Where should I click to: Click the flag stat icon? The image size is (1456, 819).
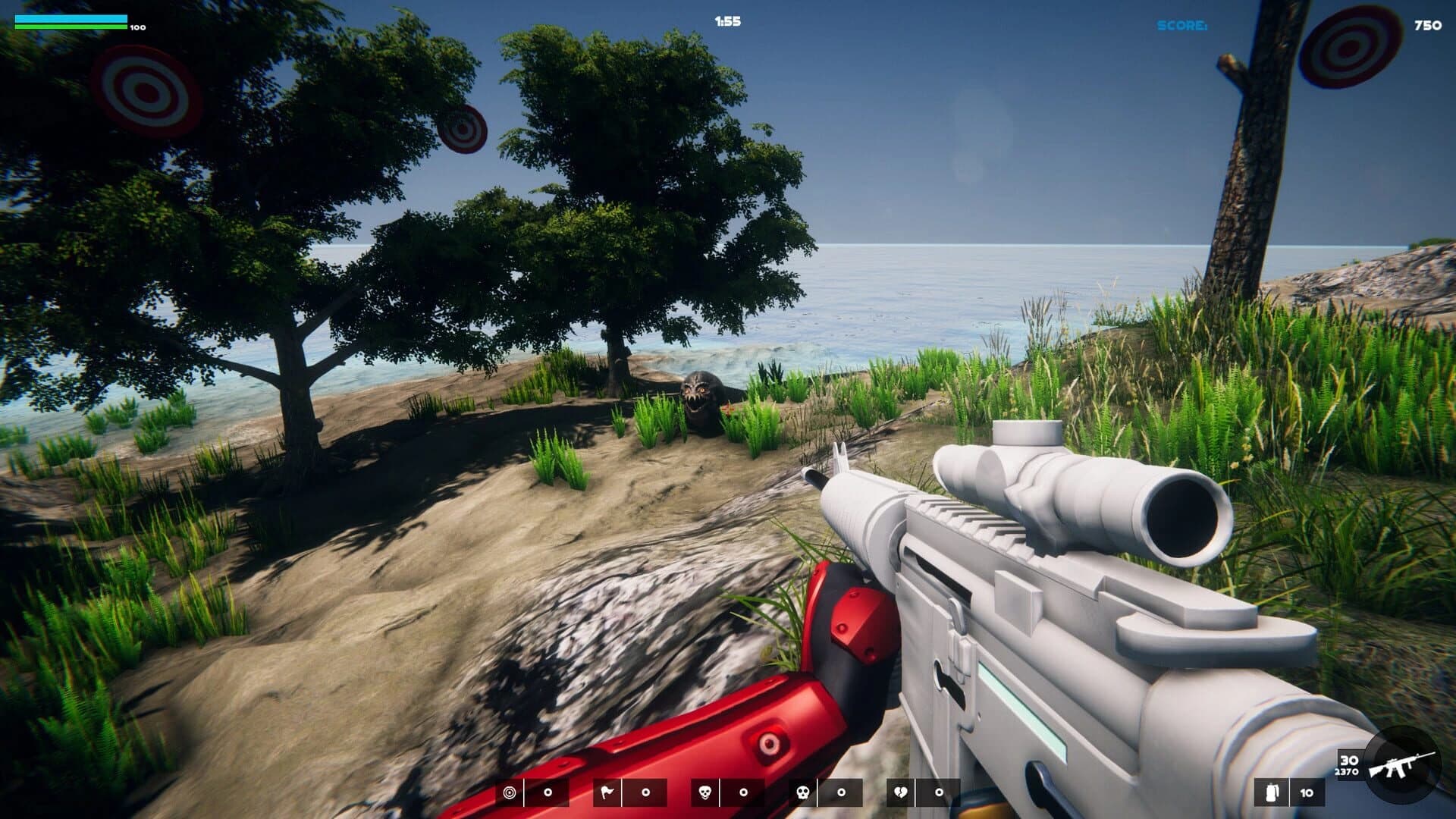[x=607, y=792]
